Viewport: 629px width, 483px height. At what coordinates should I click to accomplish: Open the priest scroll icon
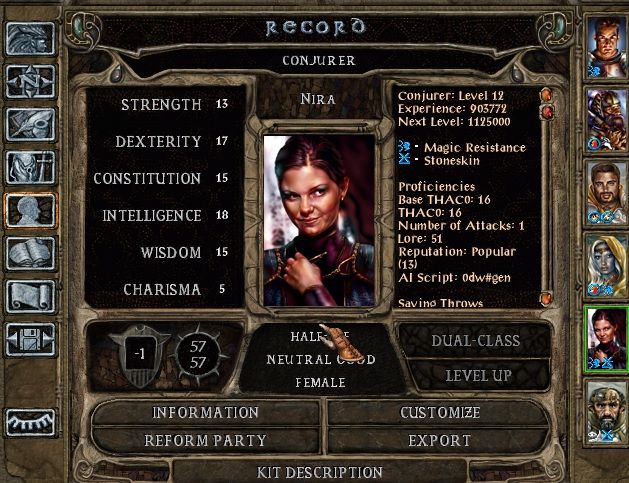pos(30,295)
